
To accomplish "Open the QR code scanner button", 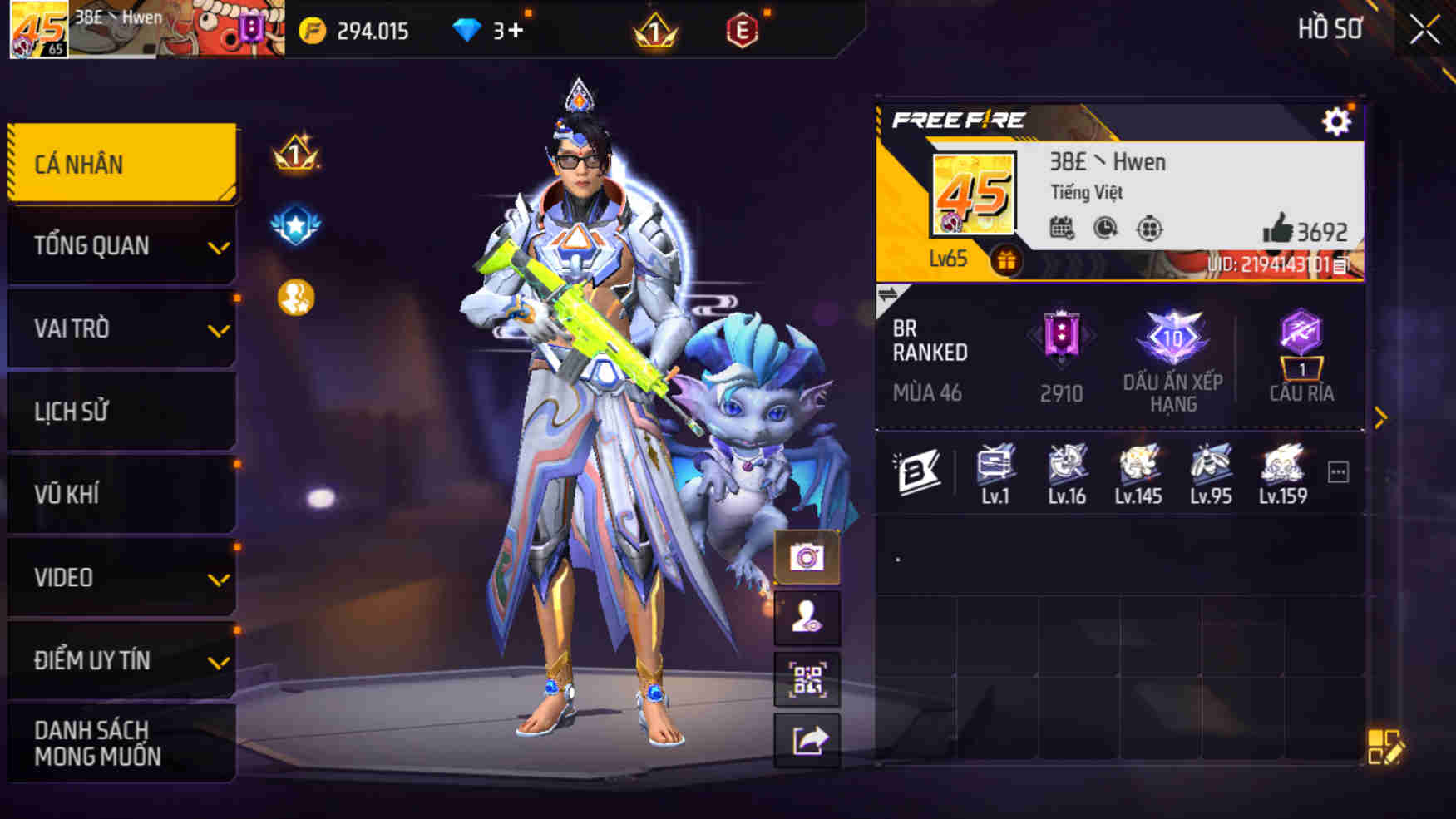I will [807, 679].
